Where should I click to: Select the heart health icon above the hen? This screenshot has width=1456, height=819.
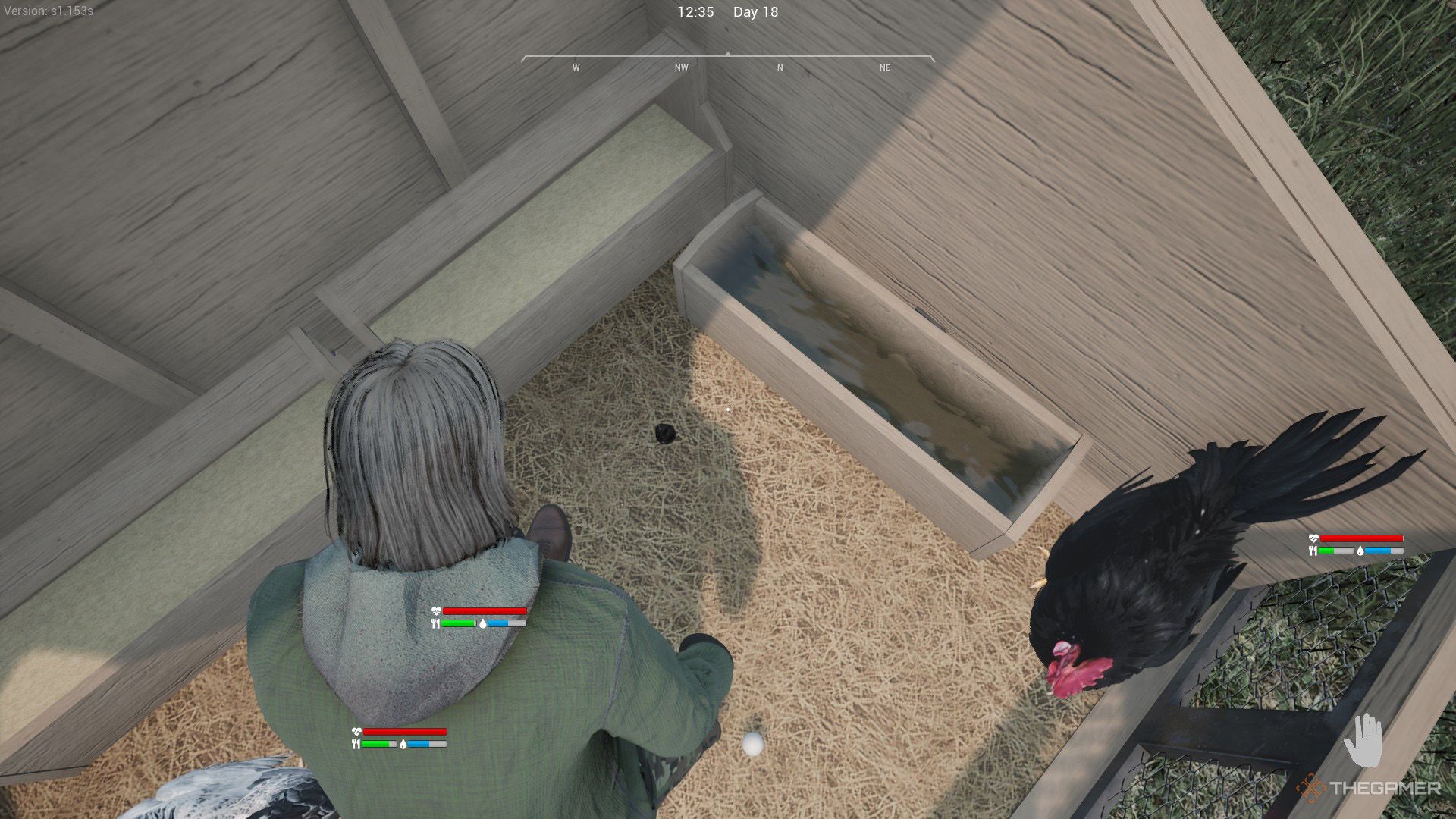click(x=1313, y=538)
